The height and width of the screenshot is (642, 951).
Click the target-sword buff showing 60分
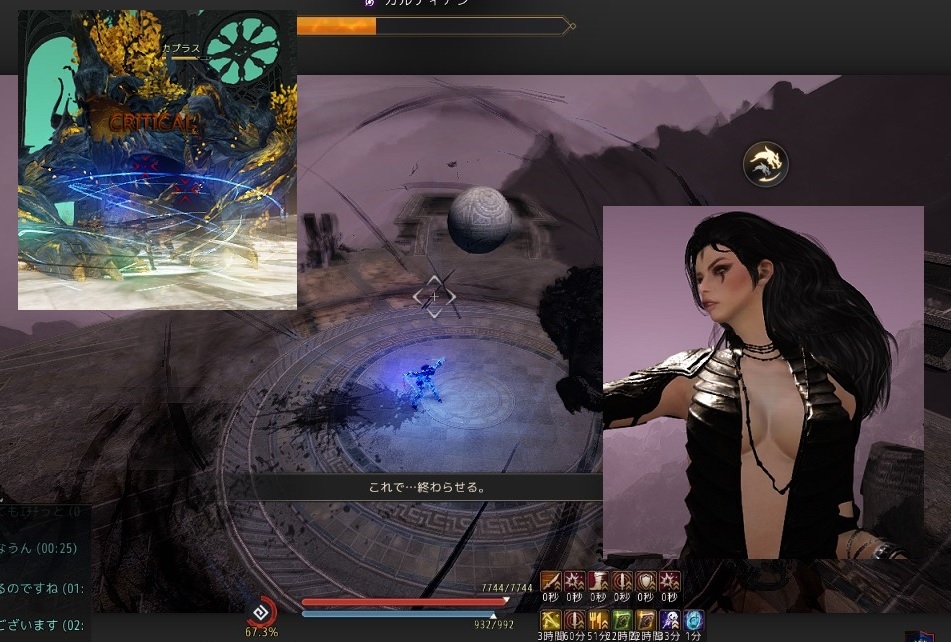pos(574,621)
